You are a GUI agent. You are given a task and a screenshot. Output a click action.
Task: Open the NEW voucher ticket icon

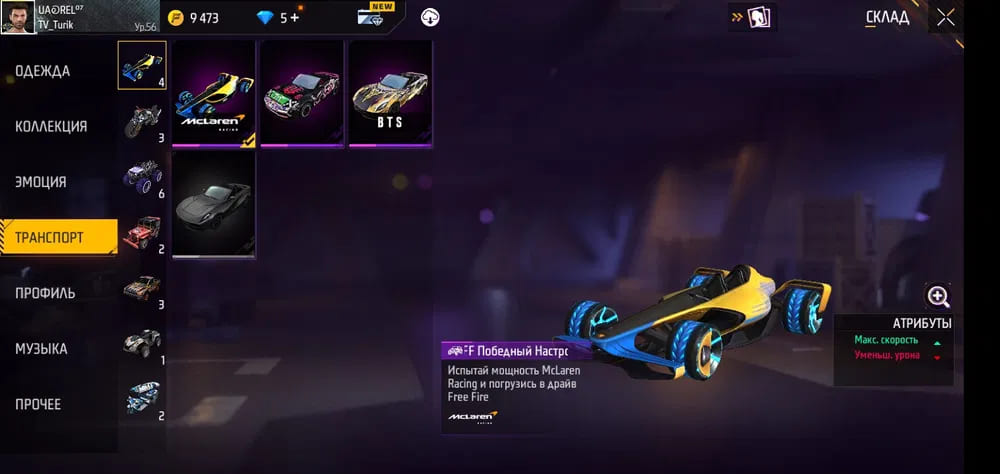coord(376,17)
